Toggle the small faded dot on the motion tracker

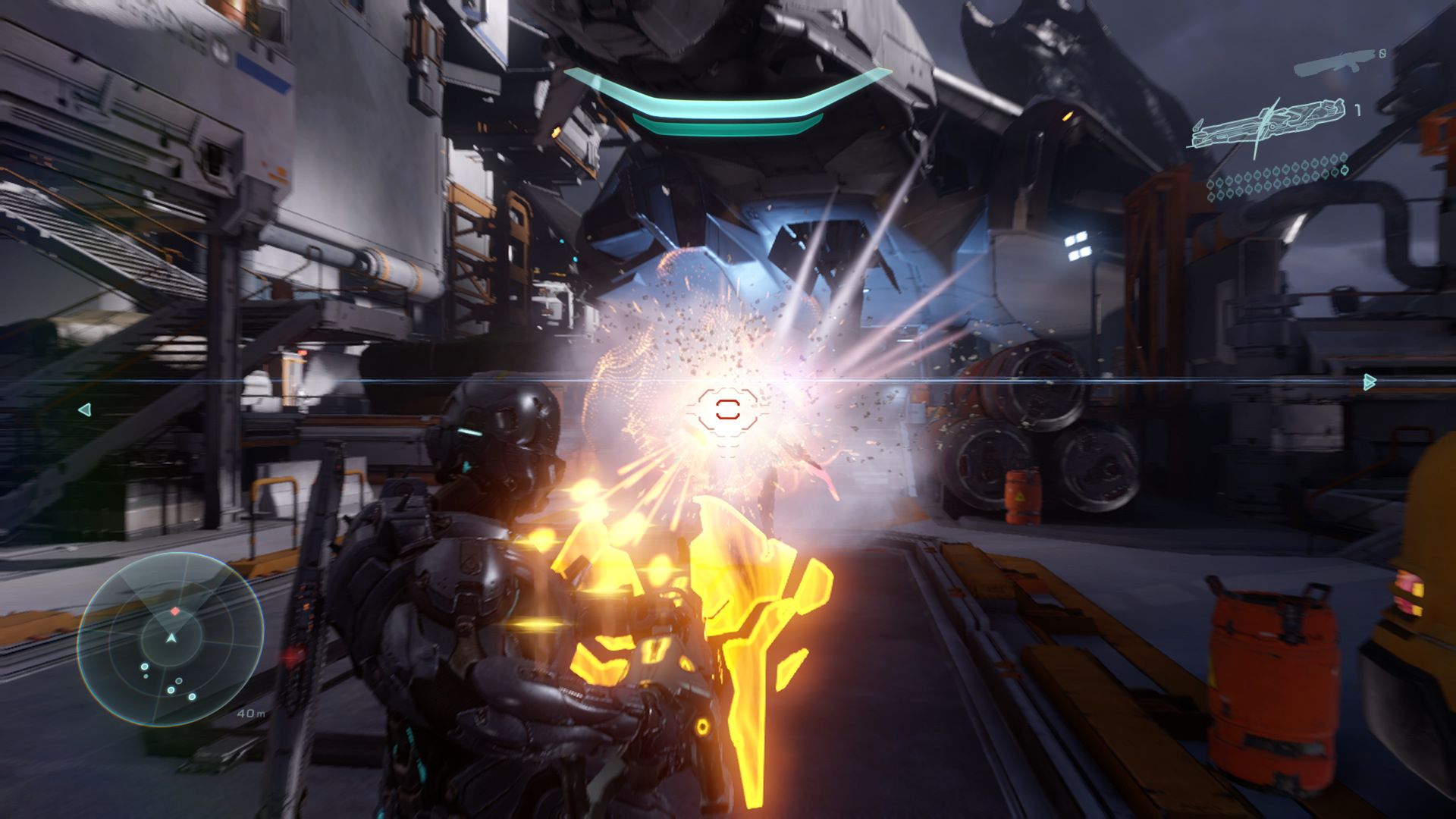coord(146,676)
